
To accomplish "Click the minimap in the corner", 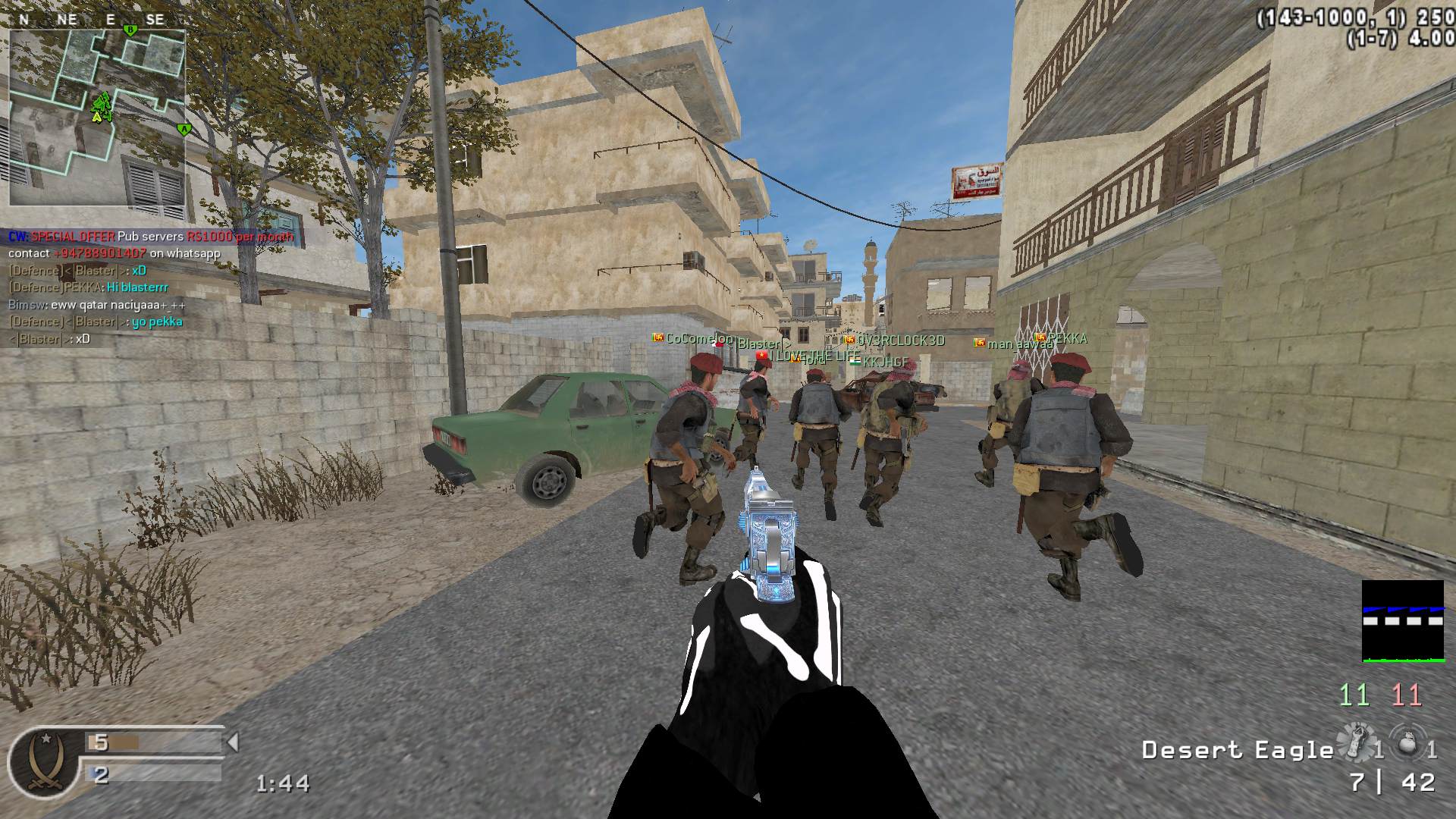I will point(97,118).
